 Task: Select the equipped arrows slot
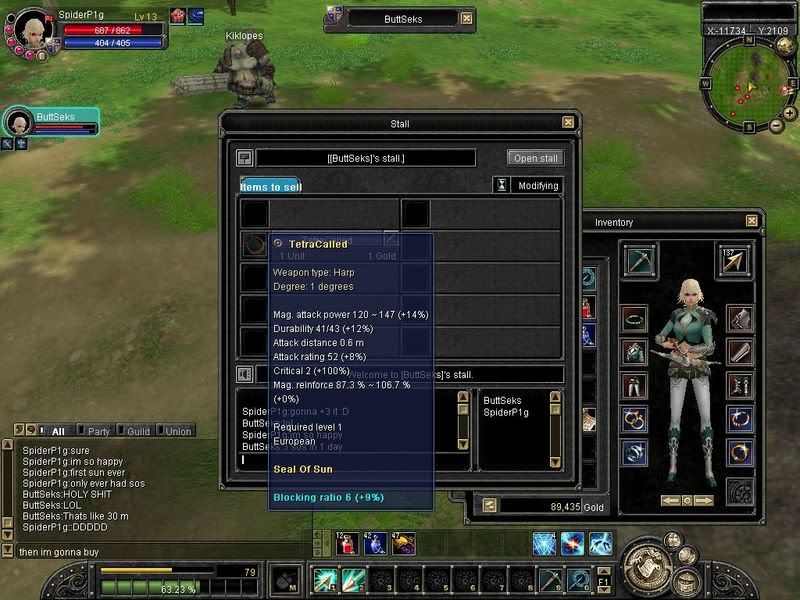pyautogui.click(x=734, y=261)
